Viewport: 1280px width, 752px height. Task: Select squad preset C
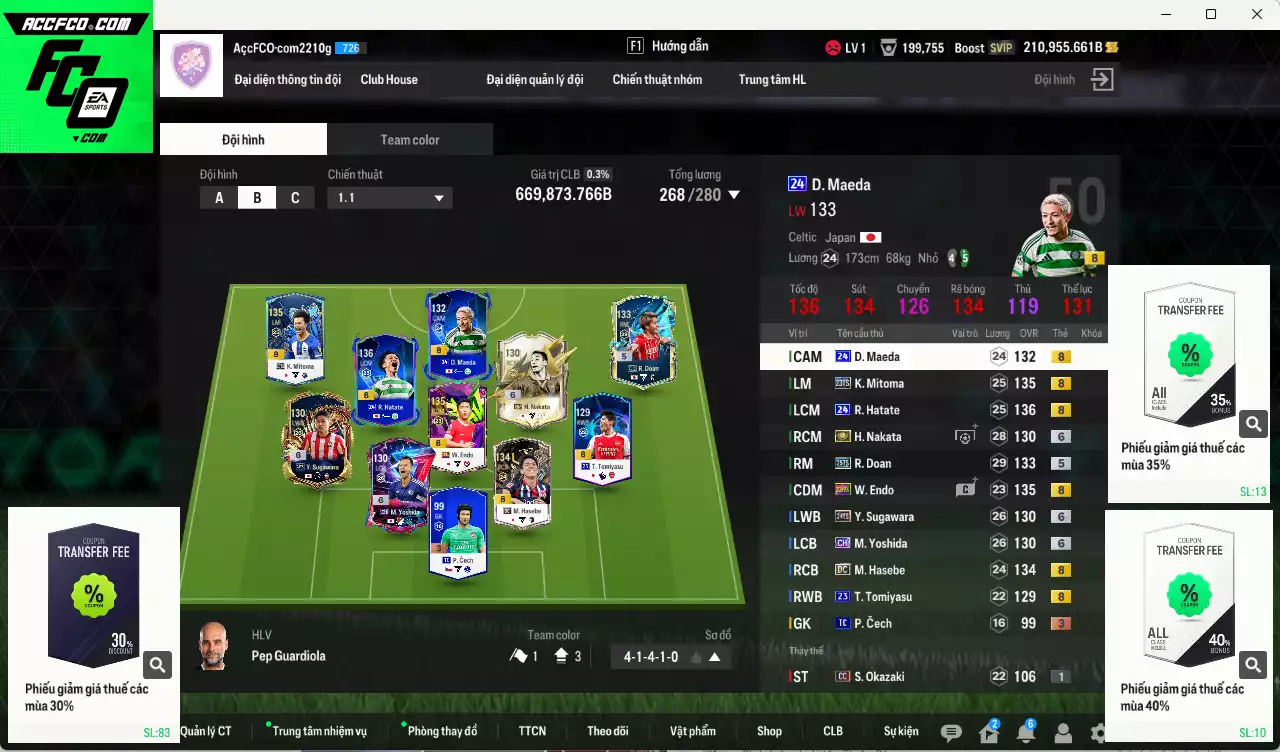click(295, 198)
